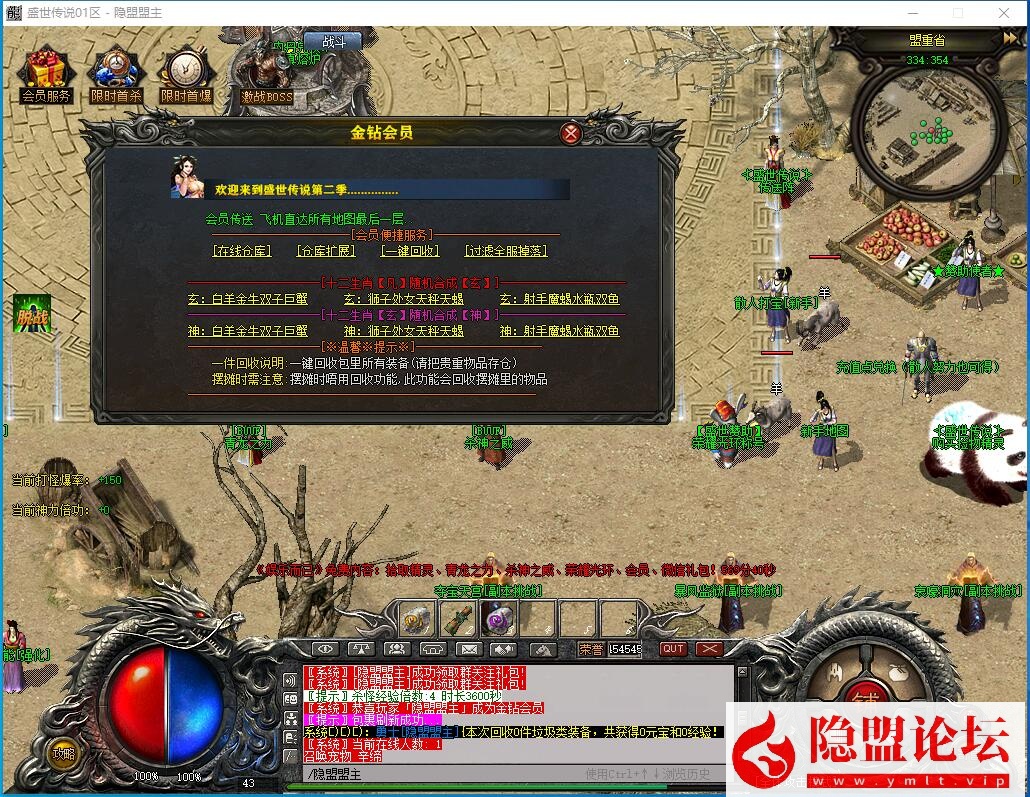1030x797 pixels.
Task: Choose the 仓库扩展 warehouse expansion option
Action: click(x=326, y=251)
